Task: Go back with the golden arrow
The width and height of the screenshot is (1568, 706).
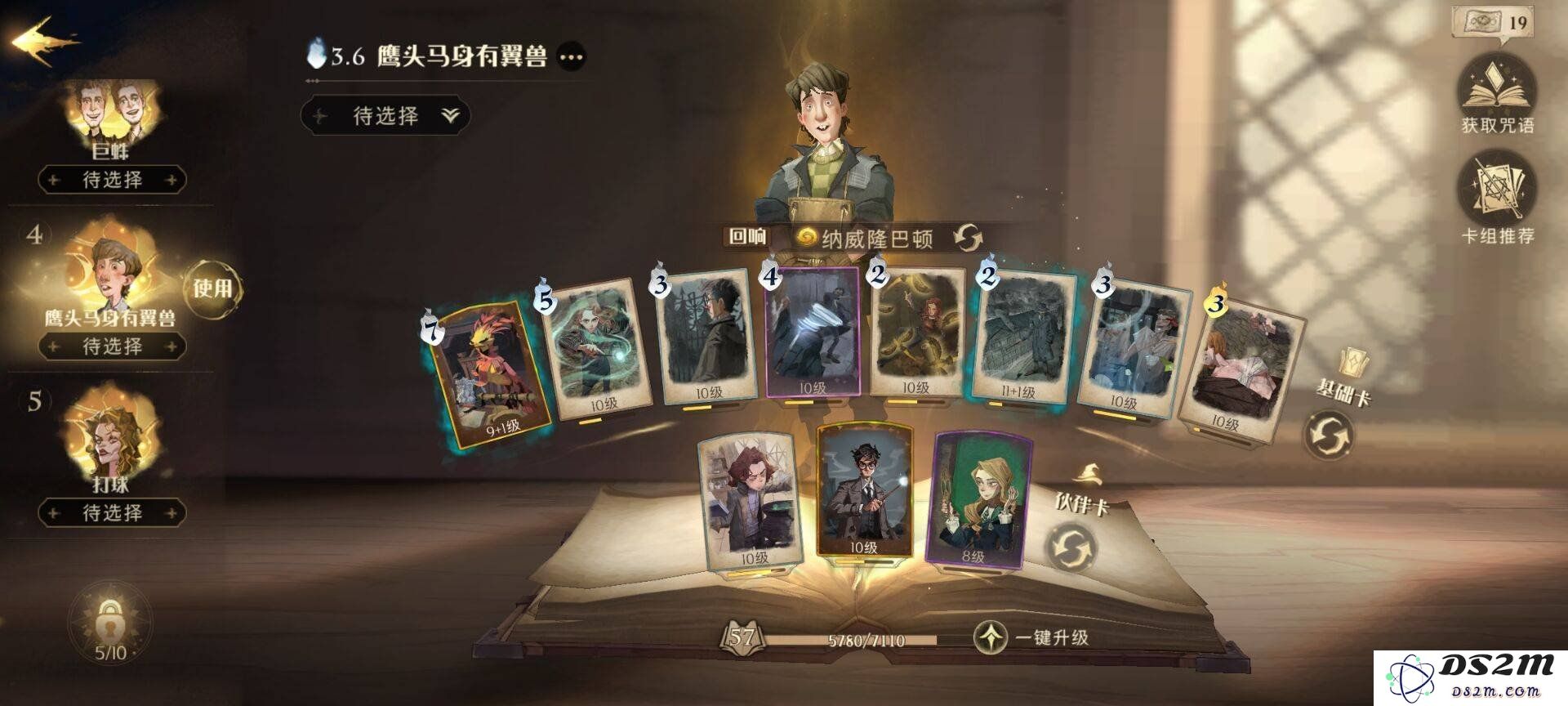Action: tap(45, 42)
